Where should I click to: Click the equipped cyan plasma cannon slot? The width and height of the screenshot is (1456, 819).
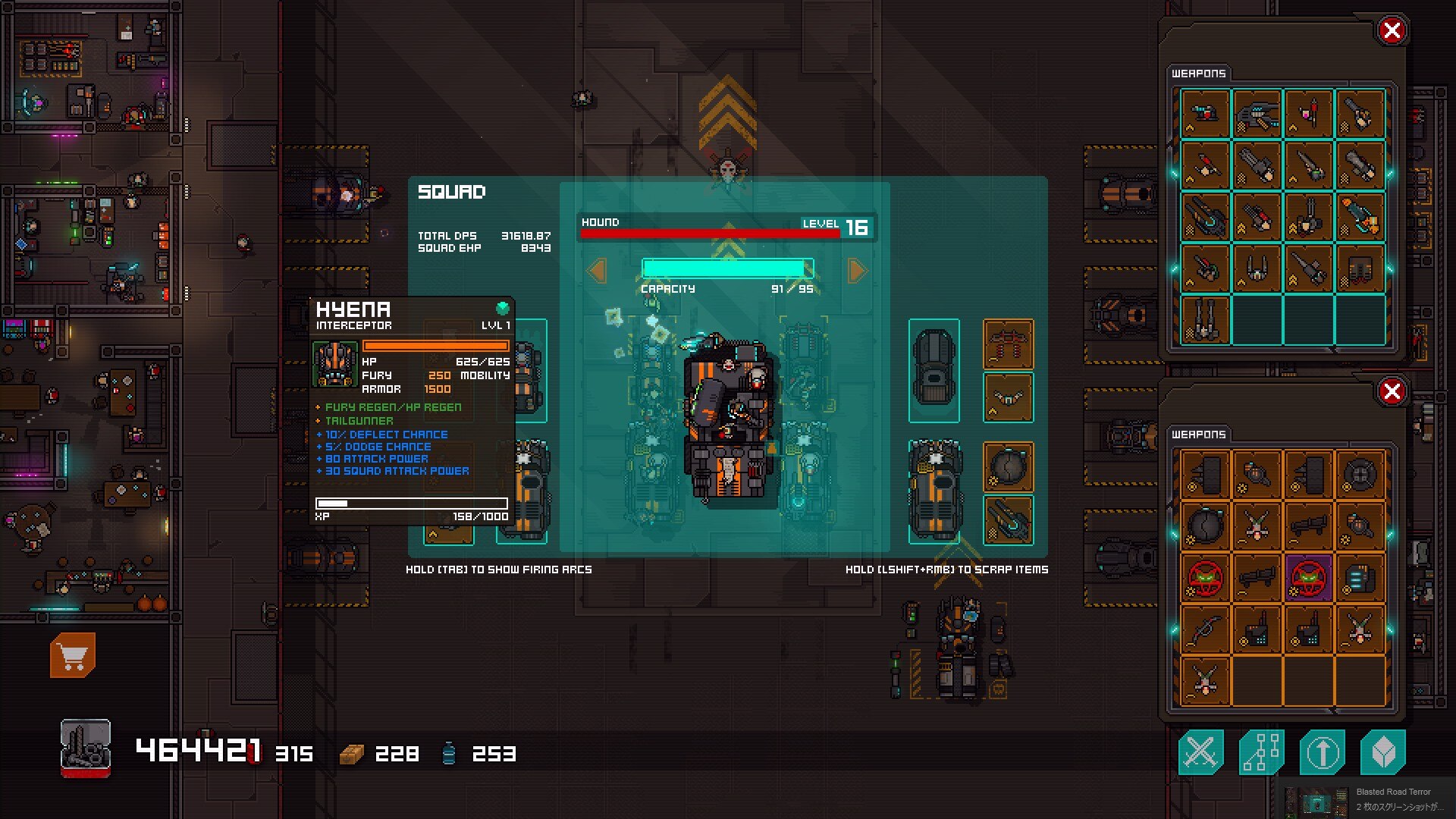point(1008,520)
